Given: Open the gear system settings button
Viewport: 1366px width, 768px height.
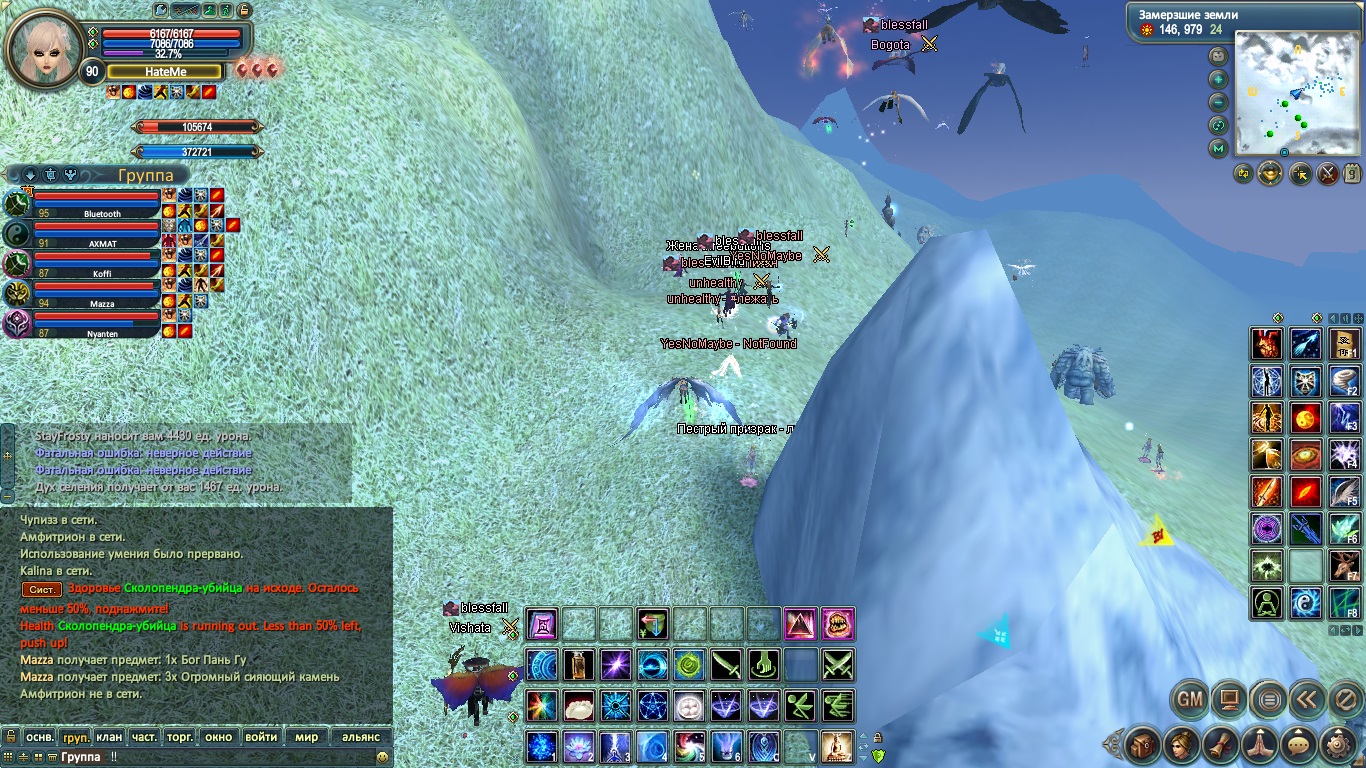Looking at the screenshot, I should pyautogui.click(x=1338, y=745).
